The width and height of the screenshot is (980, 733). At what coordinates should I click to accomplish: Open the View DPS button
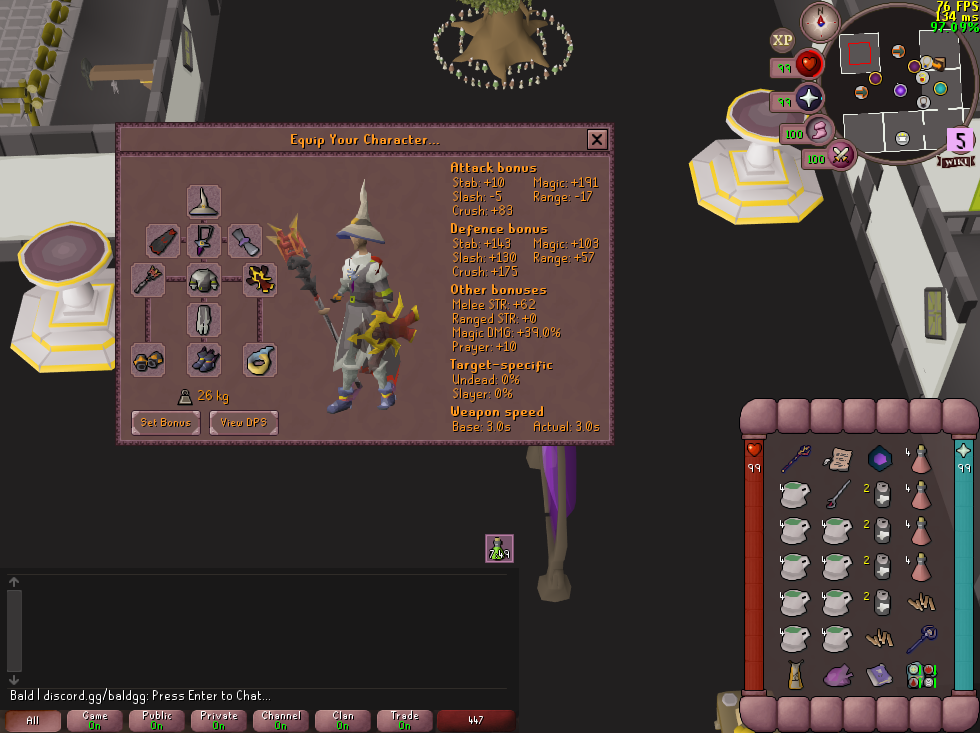243,422
